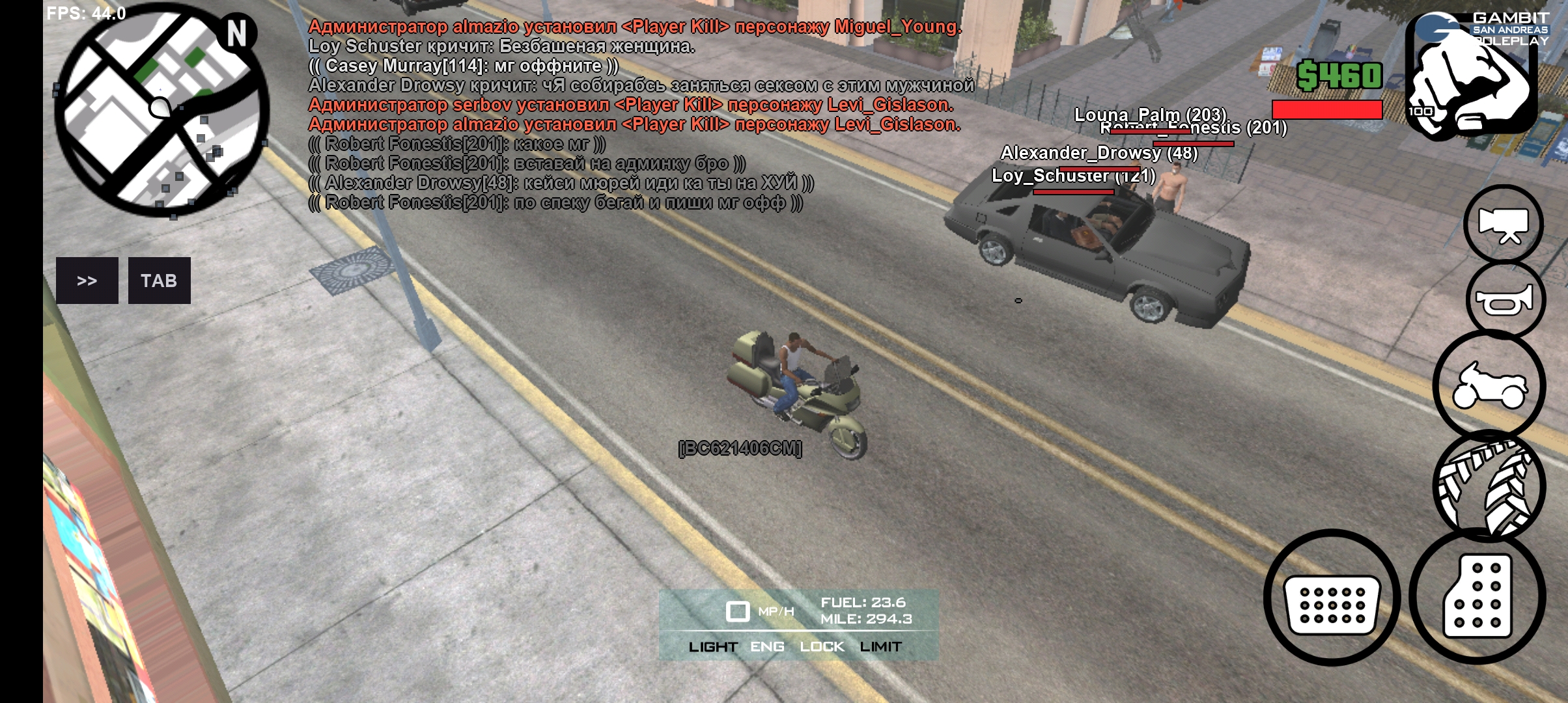Tap the accelerator gas pedal
The image size is (1568, 703).
[1477, 596]
